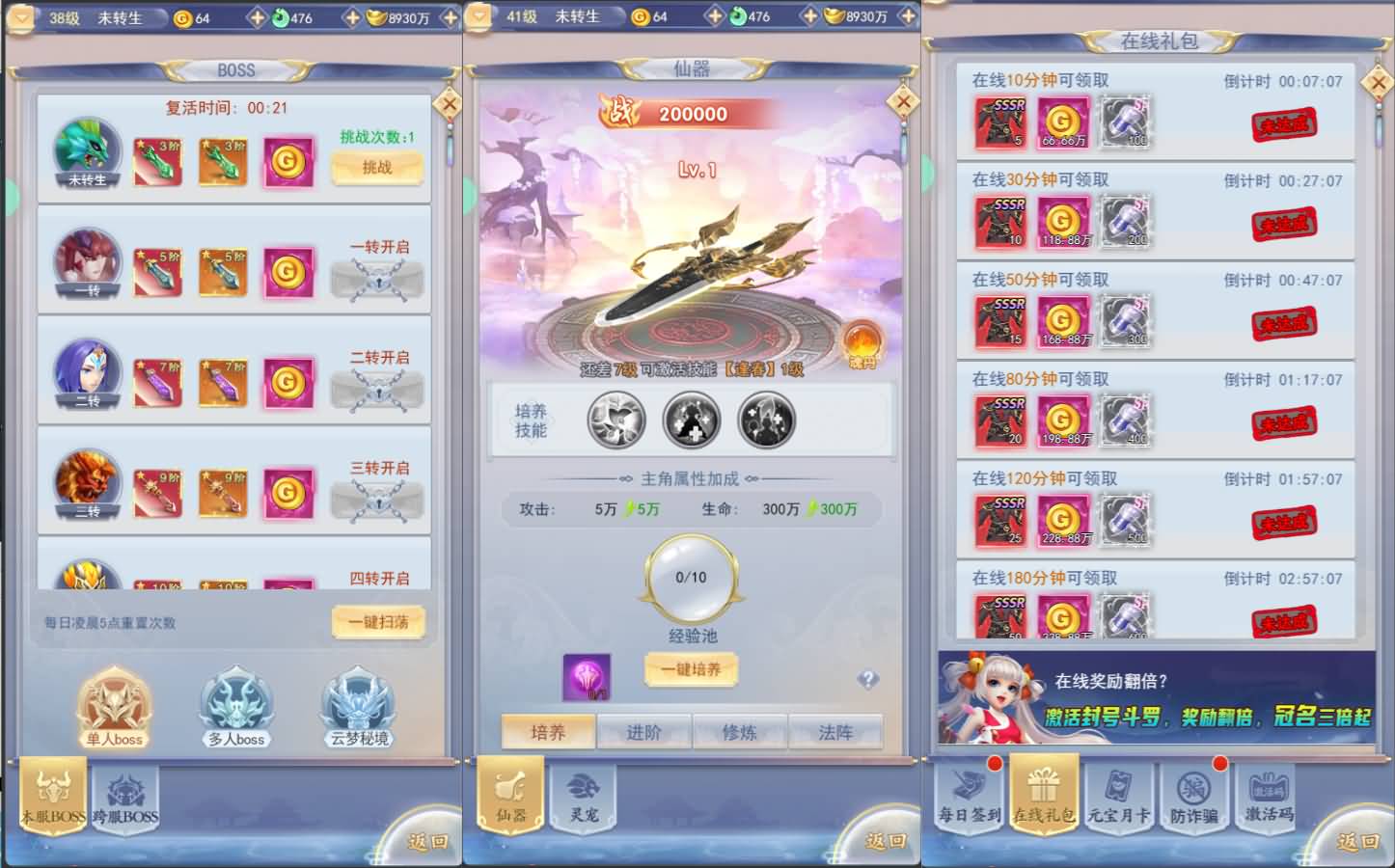1395x868 pixels.
Task: Click the 经验池 0/10 progress orb
Action: (x=690, y=577)
